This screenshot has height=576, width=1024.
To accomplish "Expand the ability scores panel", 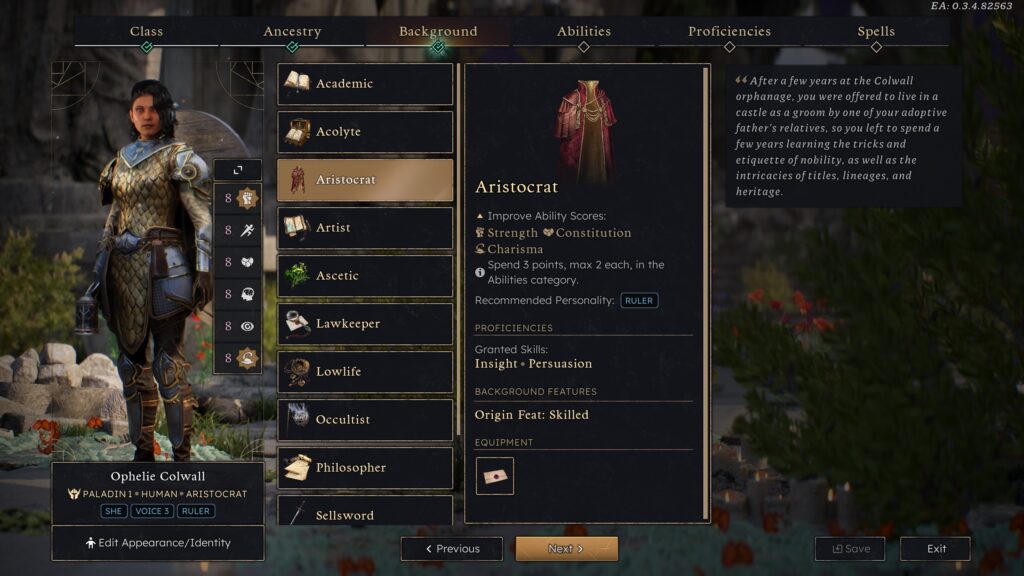I will point(237,171).
